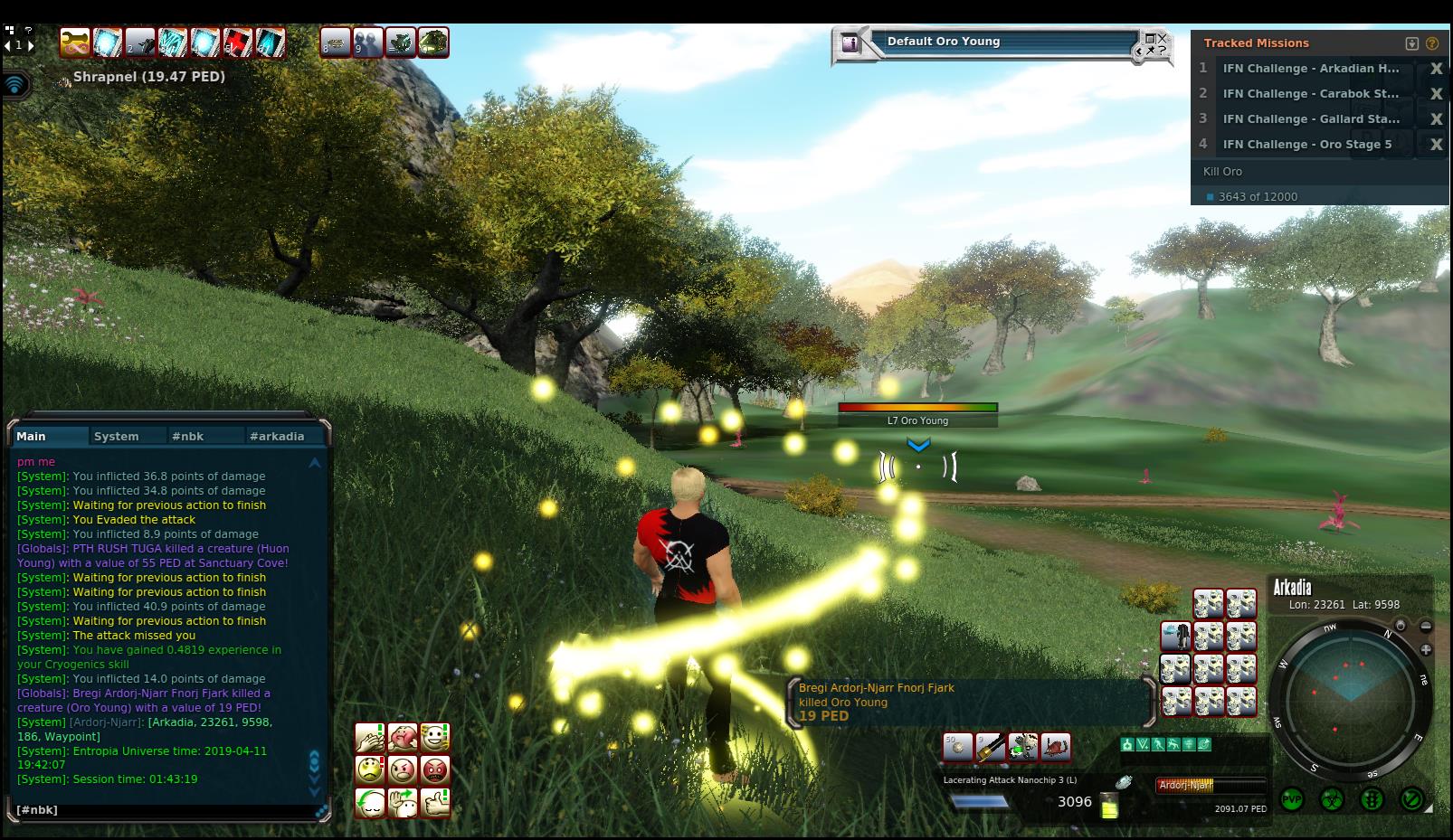Use the red cross healing hotbar slot

[x=238, y=42]
